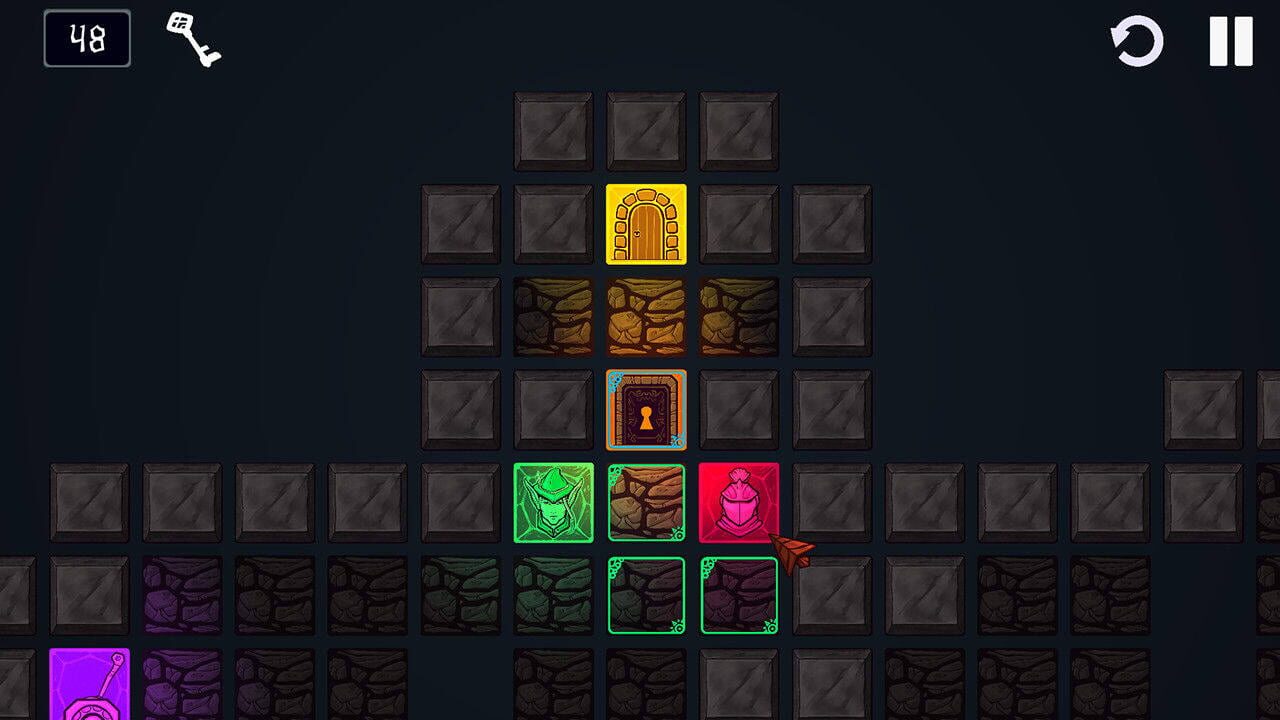Click the dirt tile directly below the exit door
The width and height of the screenshot is (1280, 720).
click(x=645, y=317)
